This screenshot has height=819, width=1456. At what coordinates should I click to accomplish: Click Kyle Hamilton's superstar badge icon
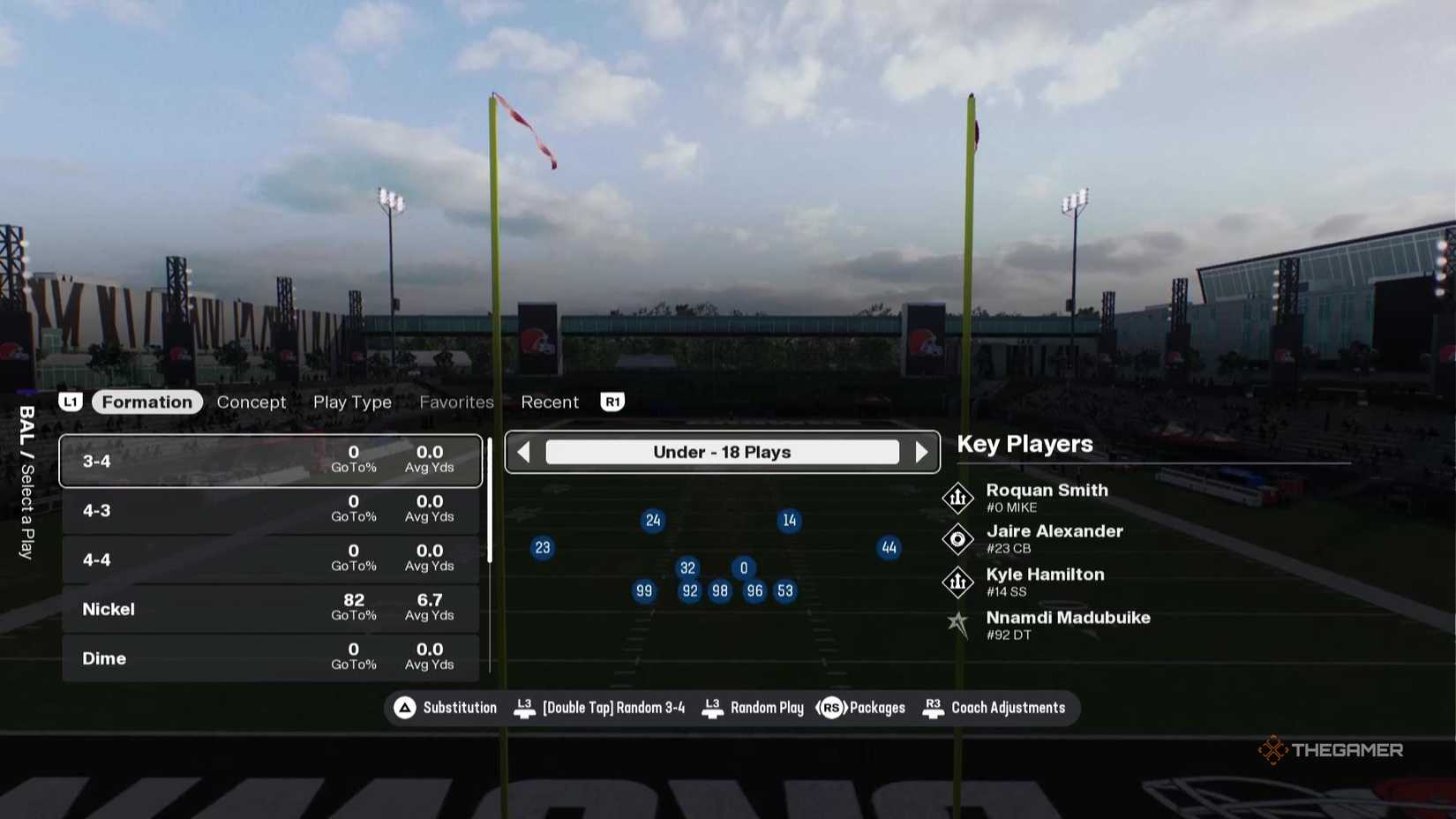click(957, 582)
